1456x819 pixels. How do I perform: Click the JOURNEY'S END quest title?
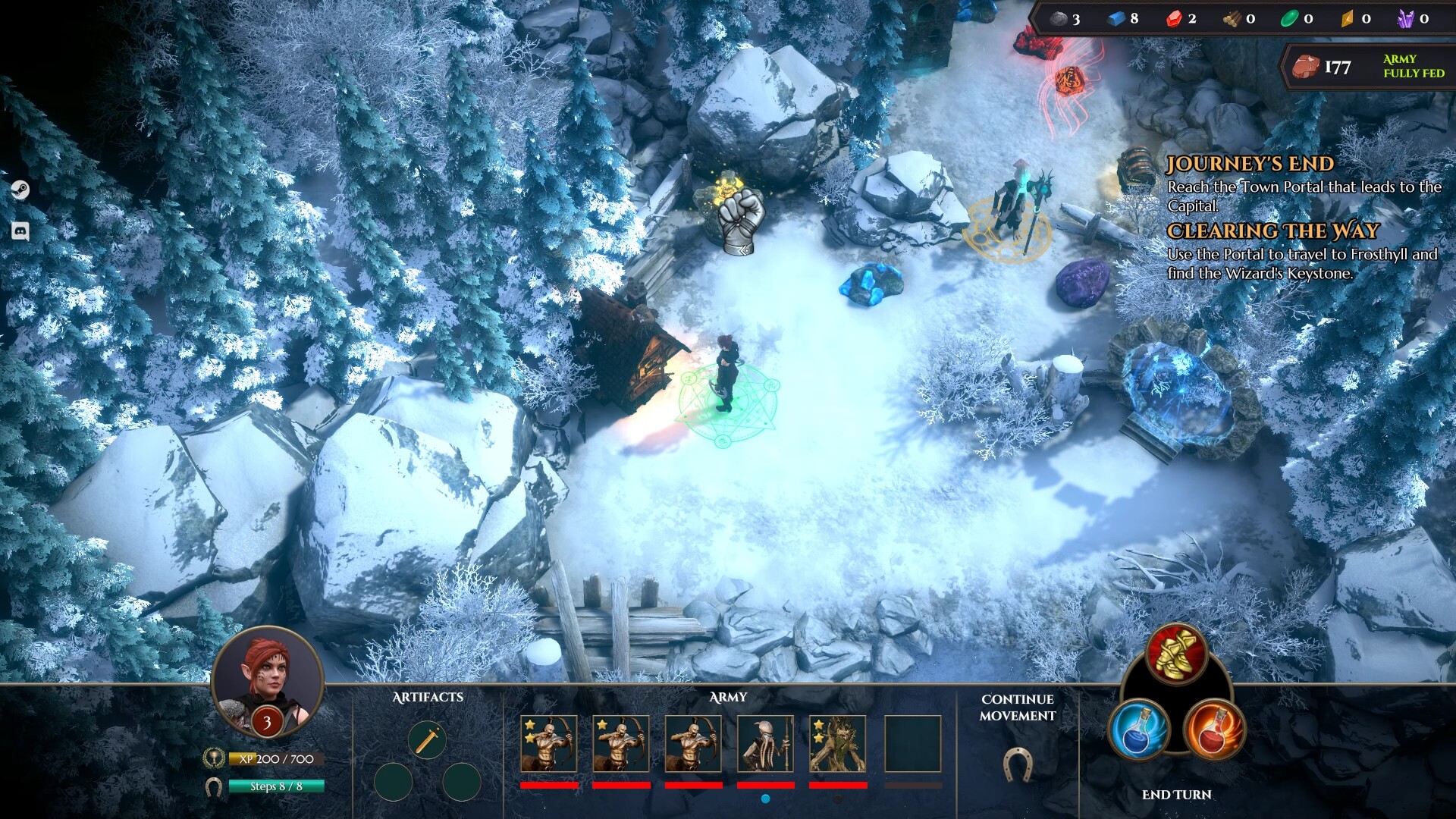(1250, 163)
